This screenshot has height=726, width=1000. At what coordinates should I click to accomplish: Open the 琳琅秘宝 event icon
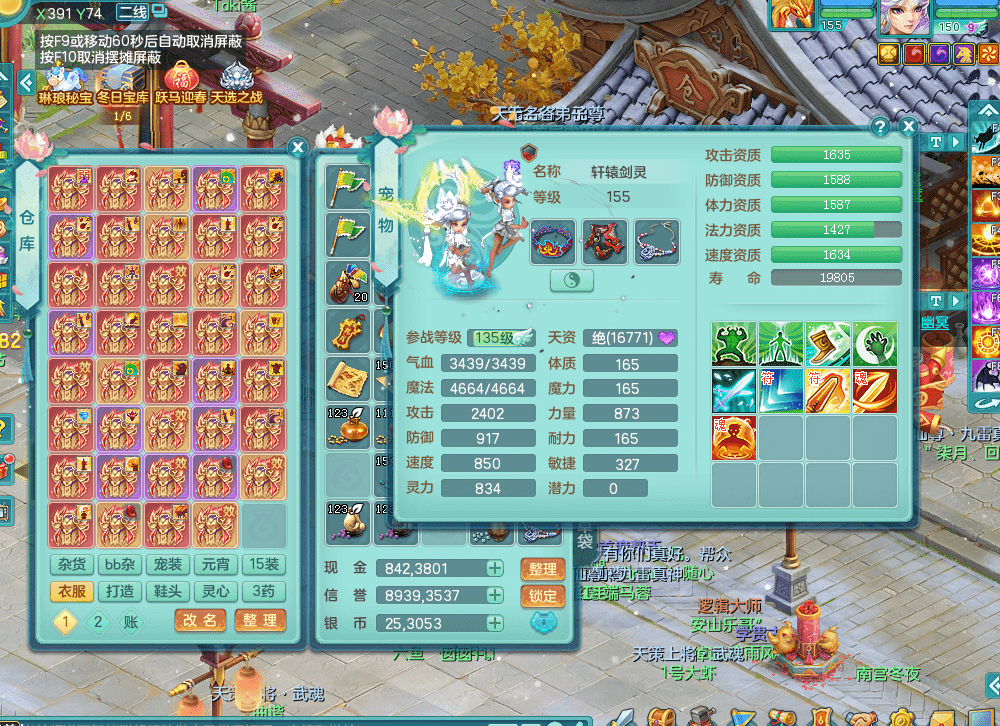[x=65, y=82]
